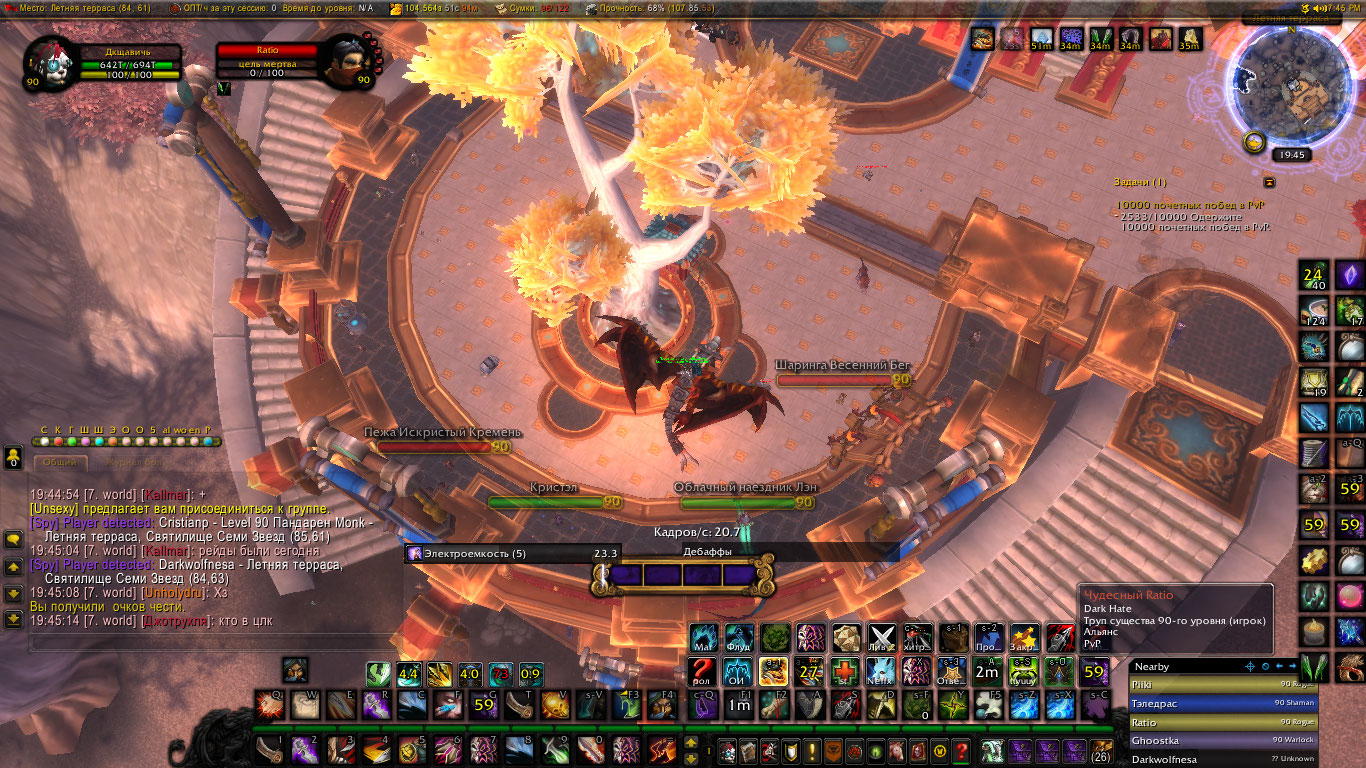This screenshot has width=1366, height=768.
Task: Select Ghoostka in the Nearby list
Action: 1222,741
